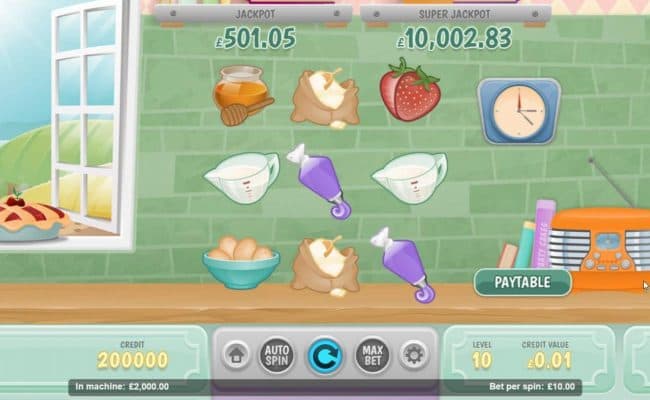Activate Auto Spin
This screenshot has width=650, height=400.
277,354
